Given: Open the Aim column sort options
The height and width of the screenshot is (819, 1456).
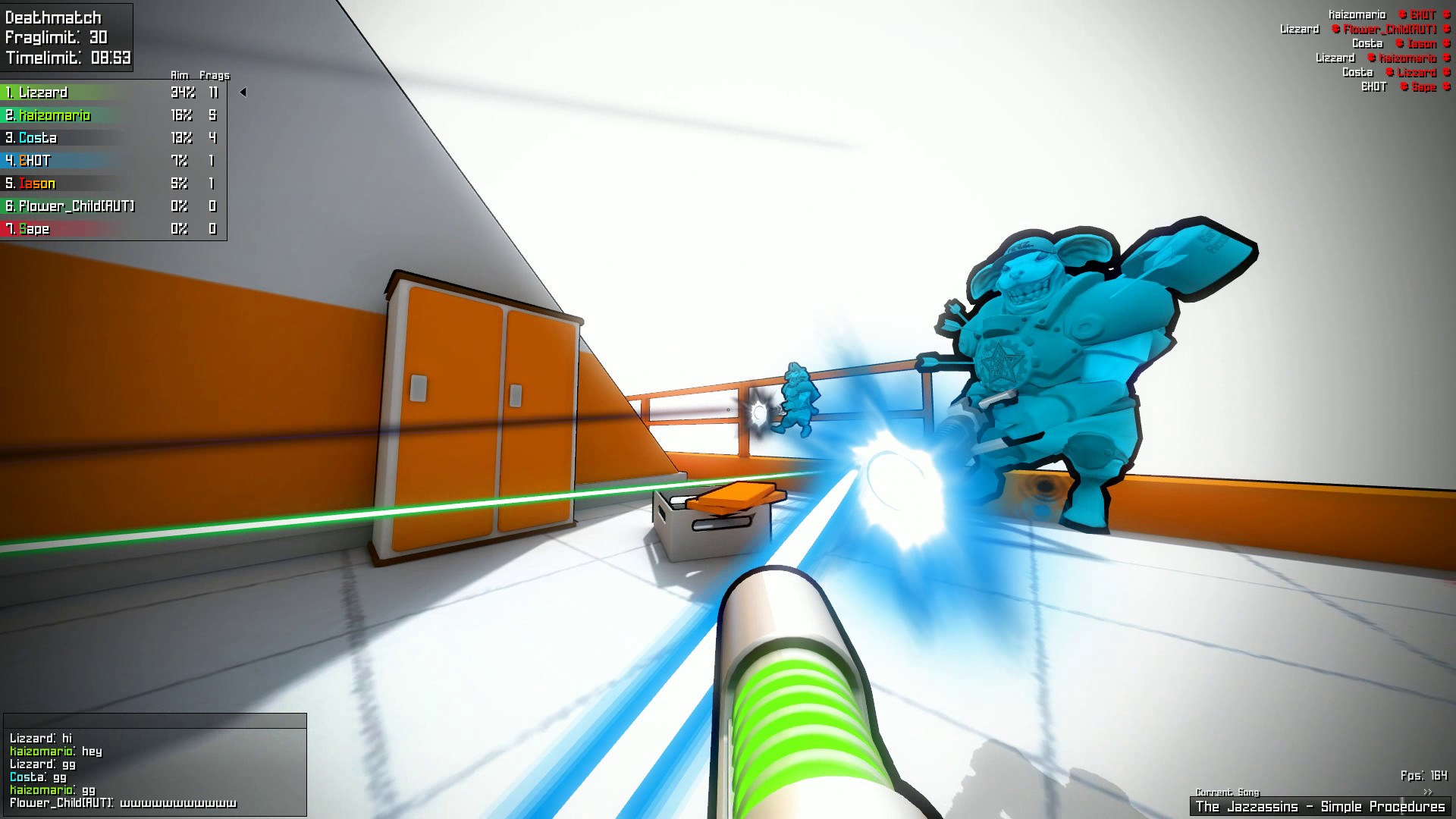Looking at the screenshot, I should click(x=179, y=75).
